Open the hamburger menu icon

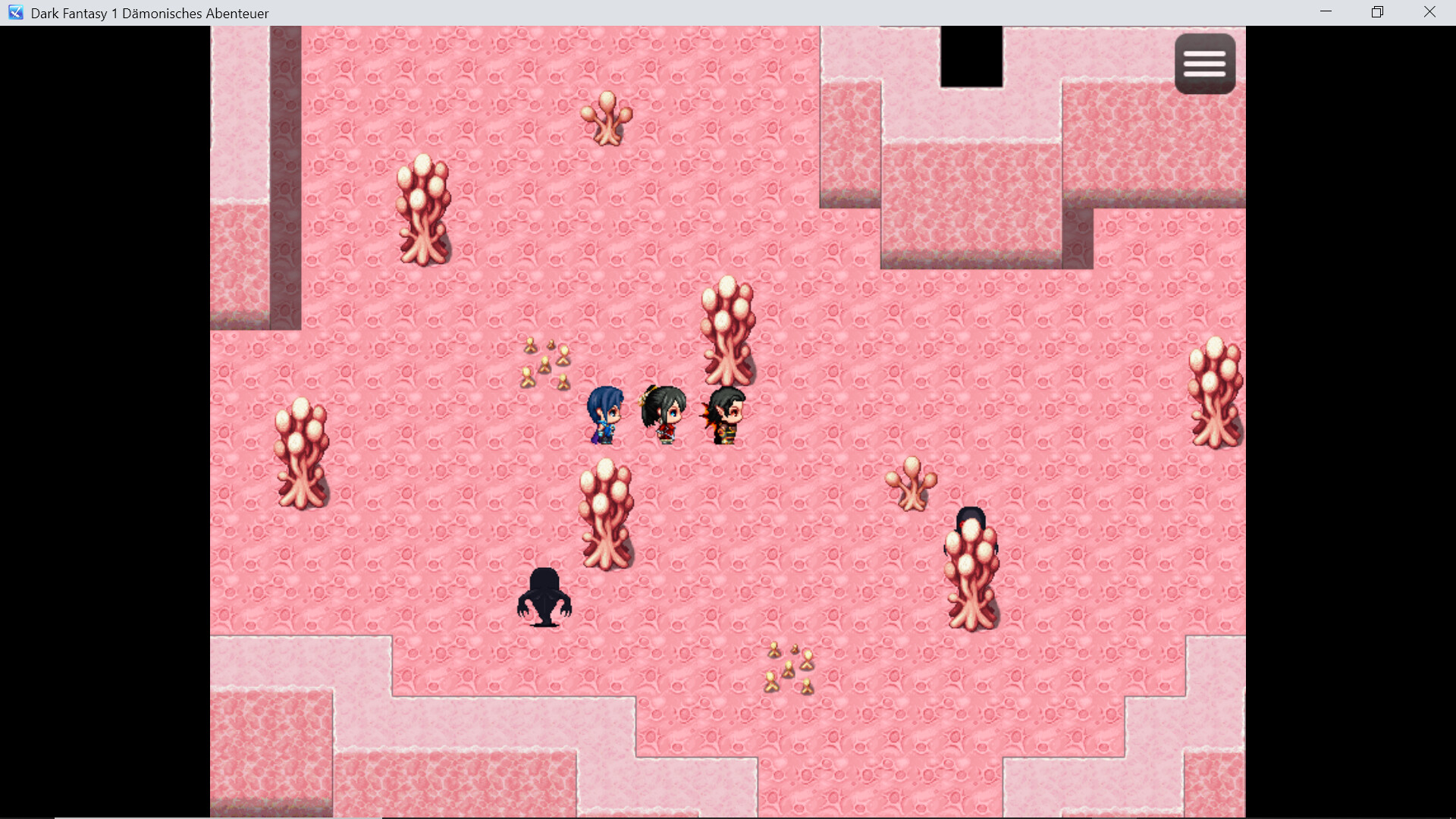pos(1205,63)
